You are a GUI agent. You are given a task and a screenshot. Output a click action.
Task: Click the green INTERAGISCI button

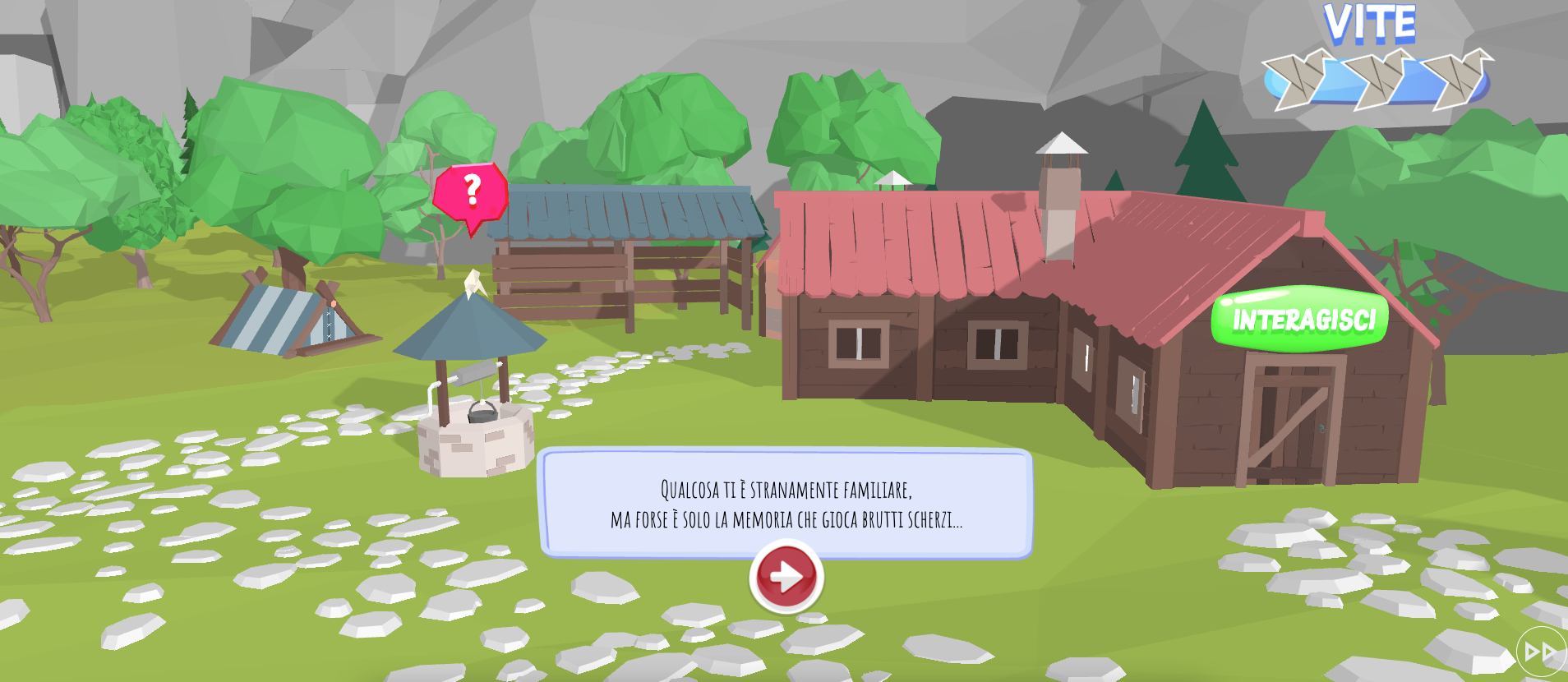[1300, 319]
